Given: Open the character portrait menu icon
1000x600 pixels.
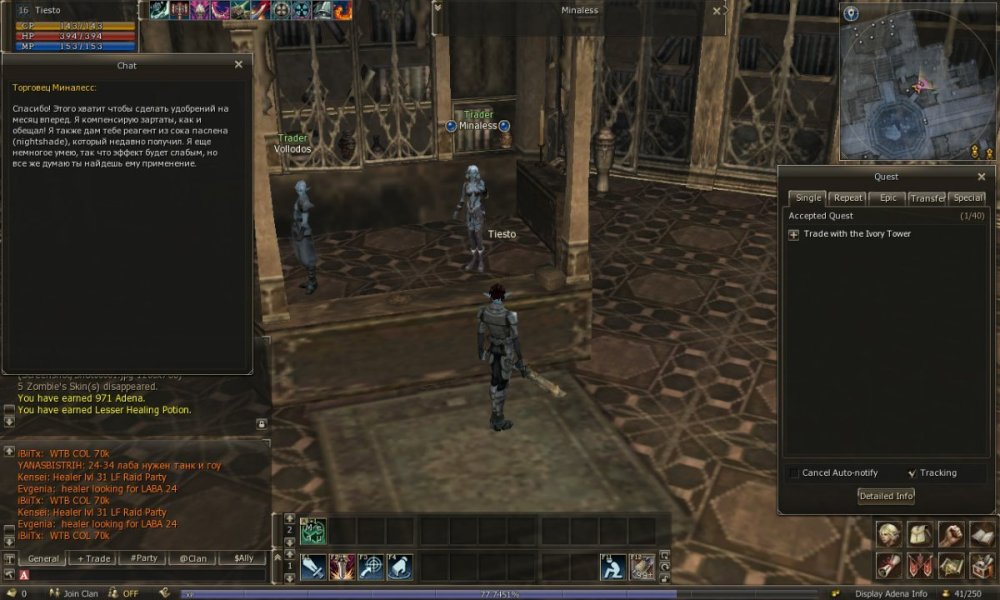Looking at the screenshot, I should click(x=890, y=534).
